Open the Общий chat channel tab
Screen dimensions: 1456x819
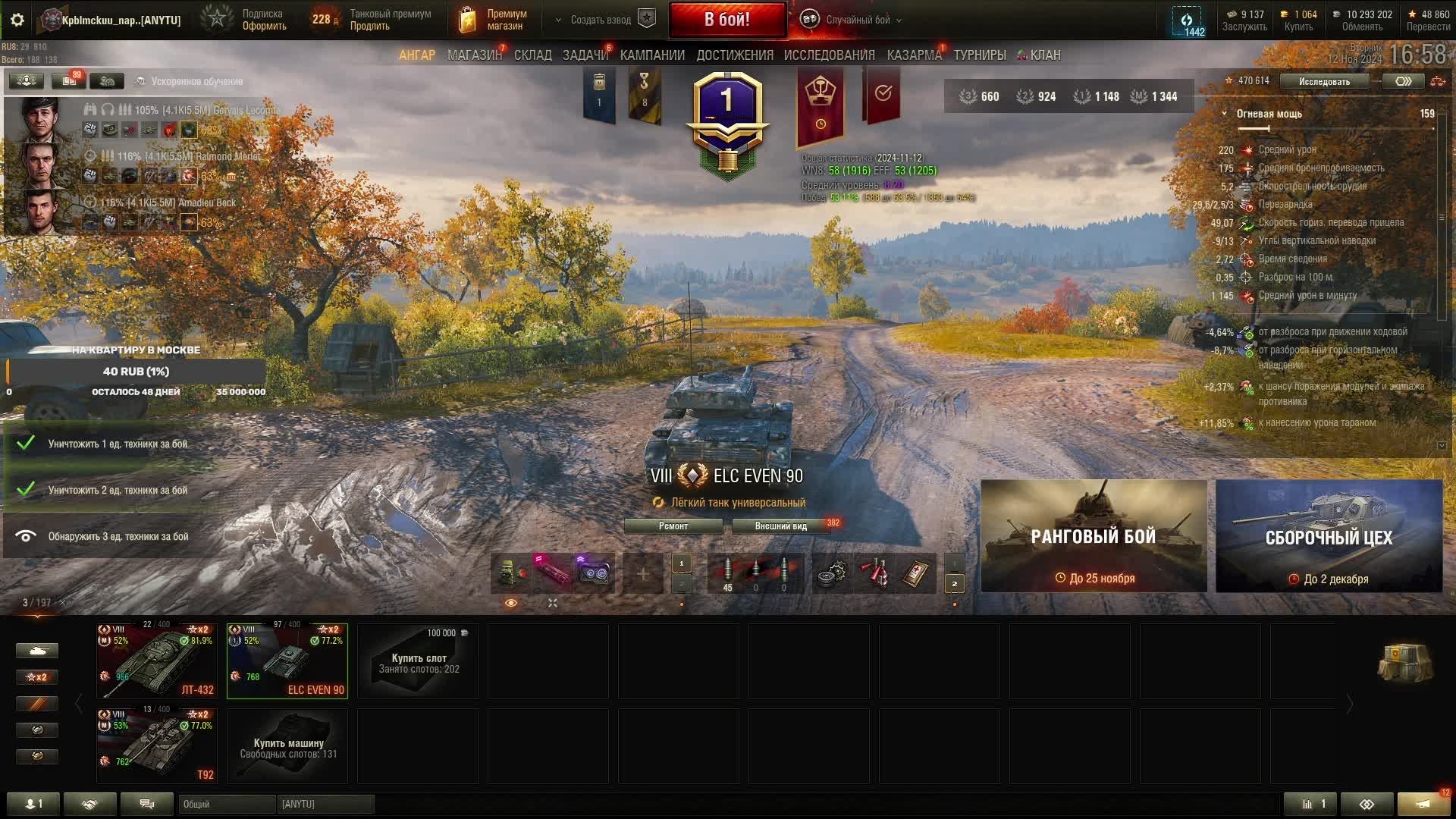pos(226,804)
